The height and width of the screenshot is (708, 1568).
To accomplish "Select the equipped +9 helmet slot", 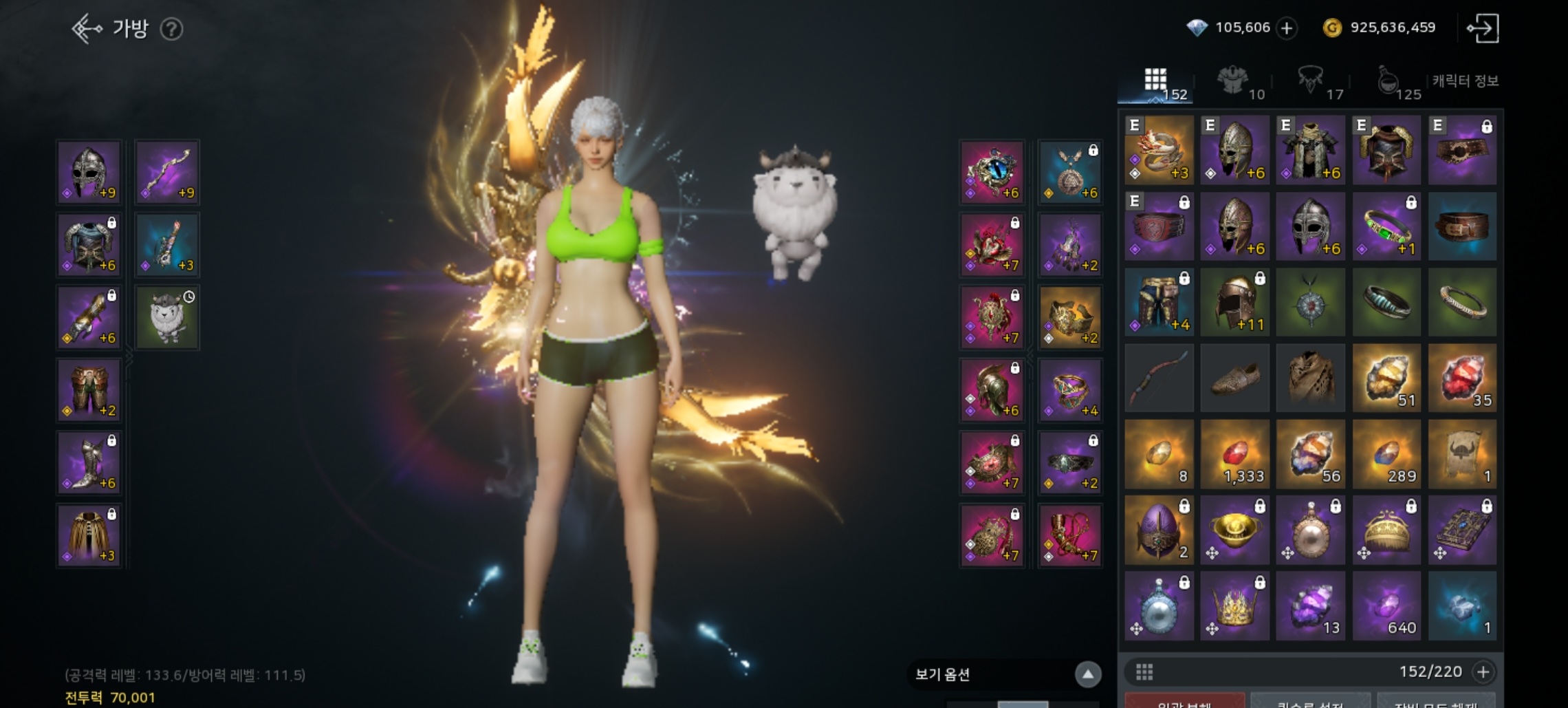I will (x=89, y=172).
